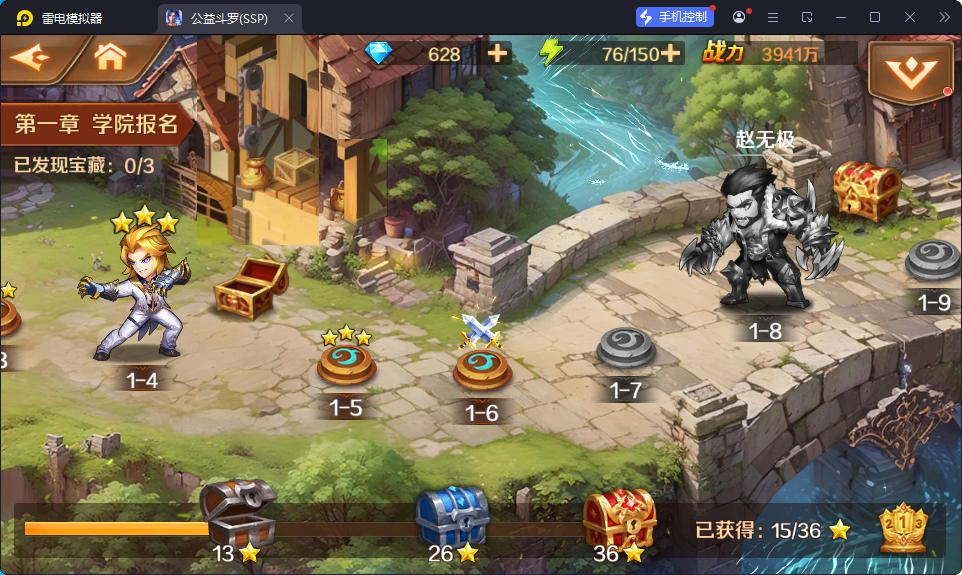Enter stage 1-5
Image resolution: width=962 pixels, height=575 pixels.
tap(346, 366)
